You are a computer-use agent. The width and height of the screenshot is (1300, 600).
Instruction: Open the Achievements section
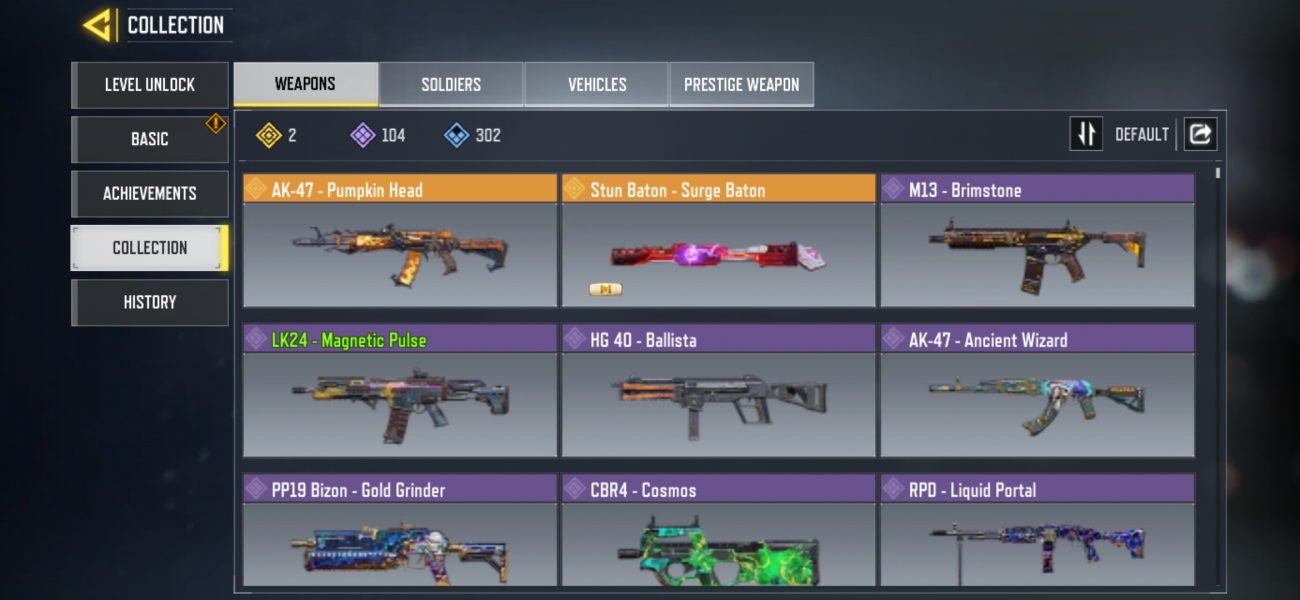pyautogui.click(x=150, y=193)
